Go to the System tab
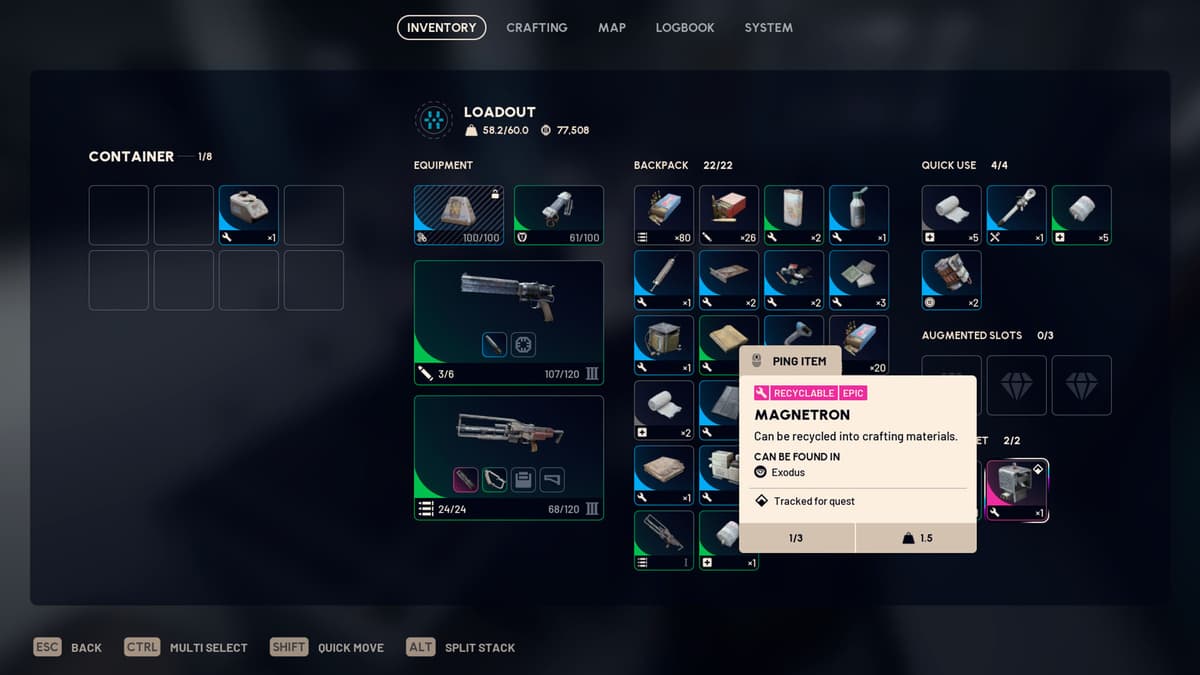This screenshot has height=675, width=1200. 768,28
